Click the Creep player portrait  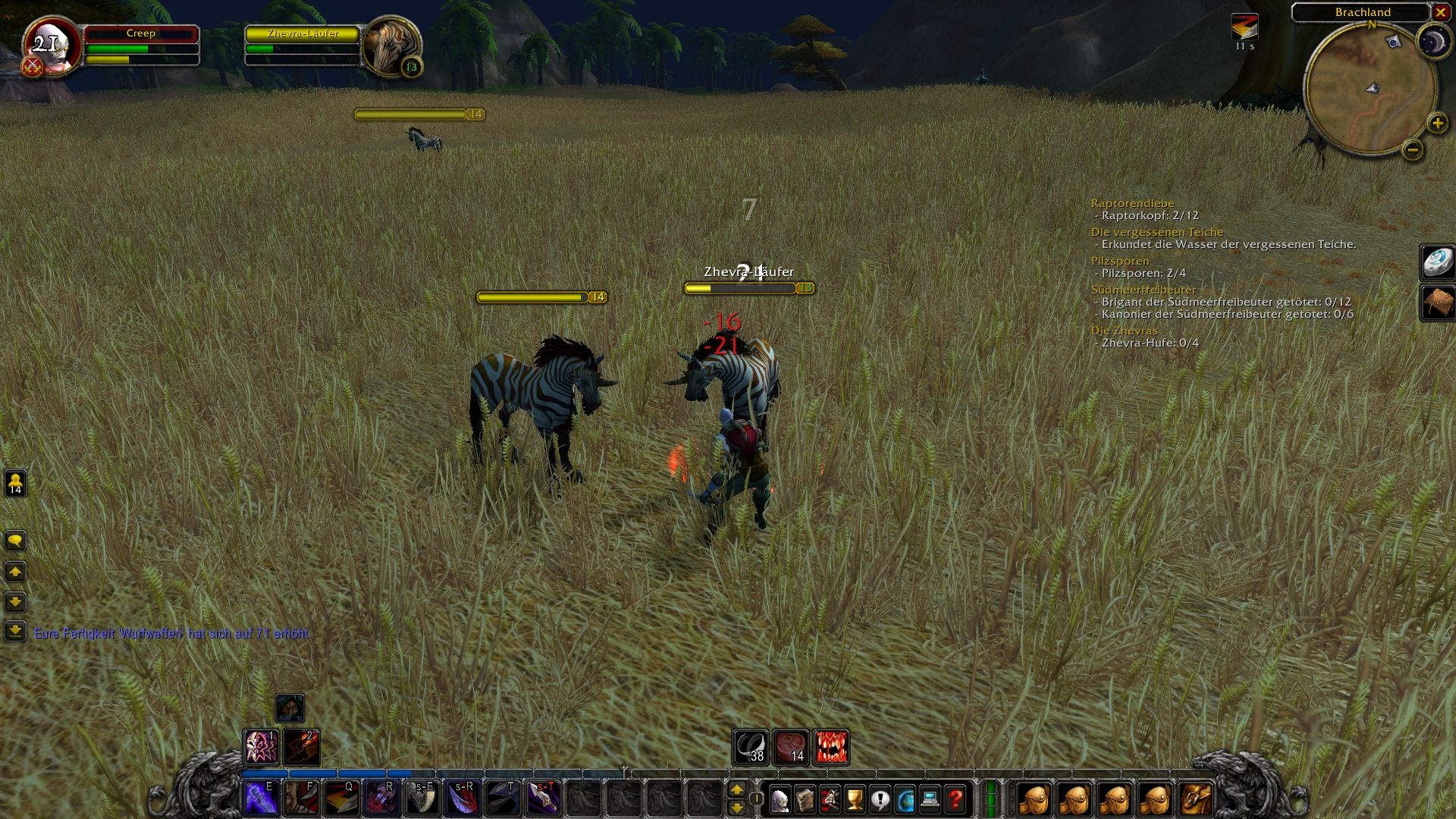tap(51, 45)
